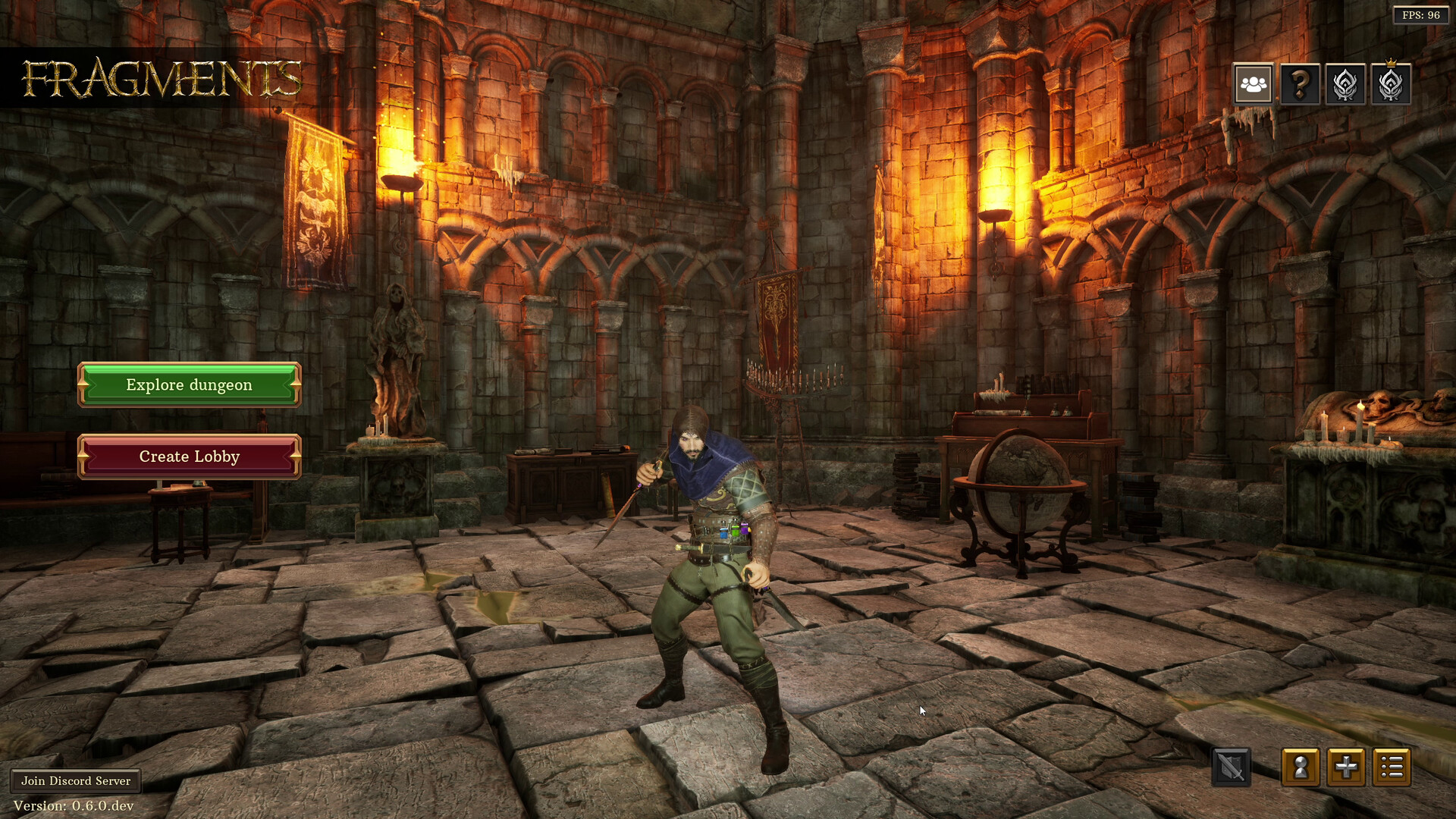
Task: Click the plus icon to add a character
Action: click(1346, 767)
